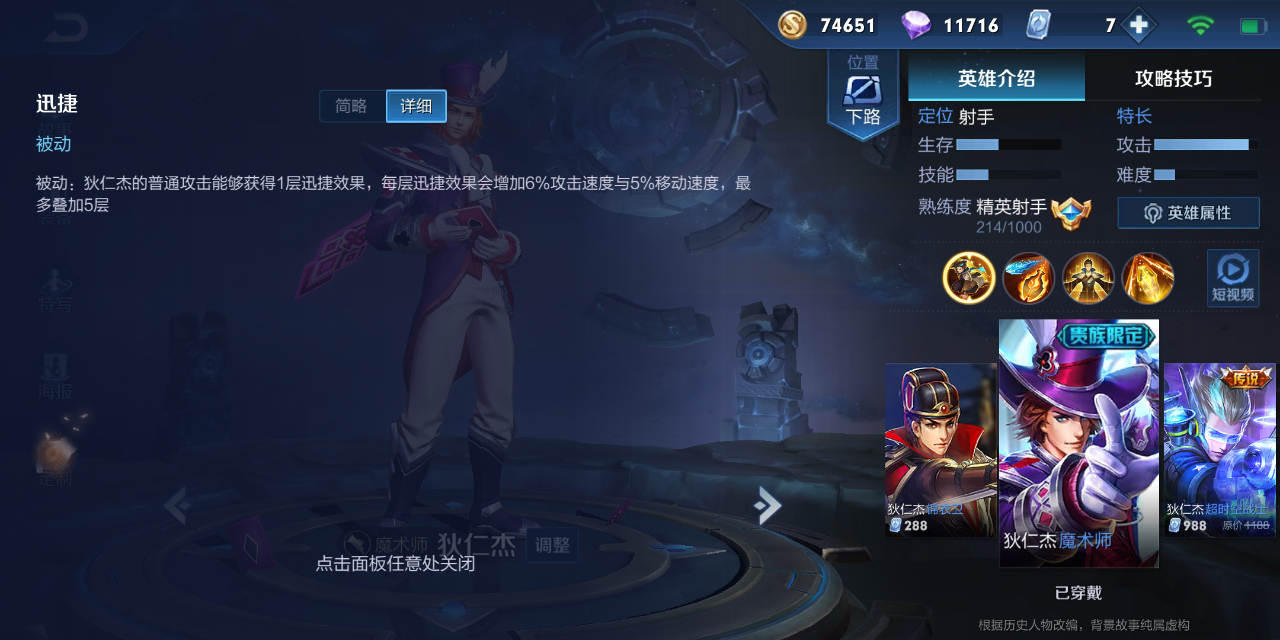1280x640 pixels.
Task: Open the 调整 adjust button
Action: point(552,545)
